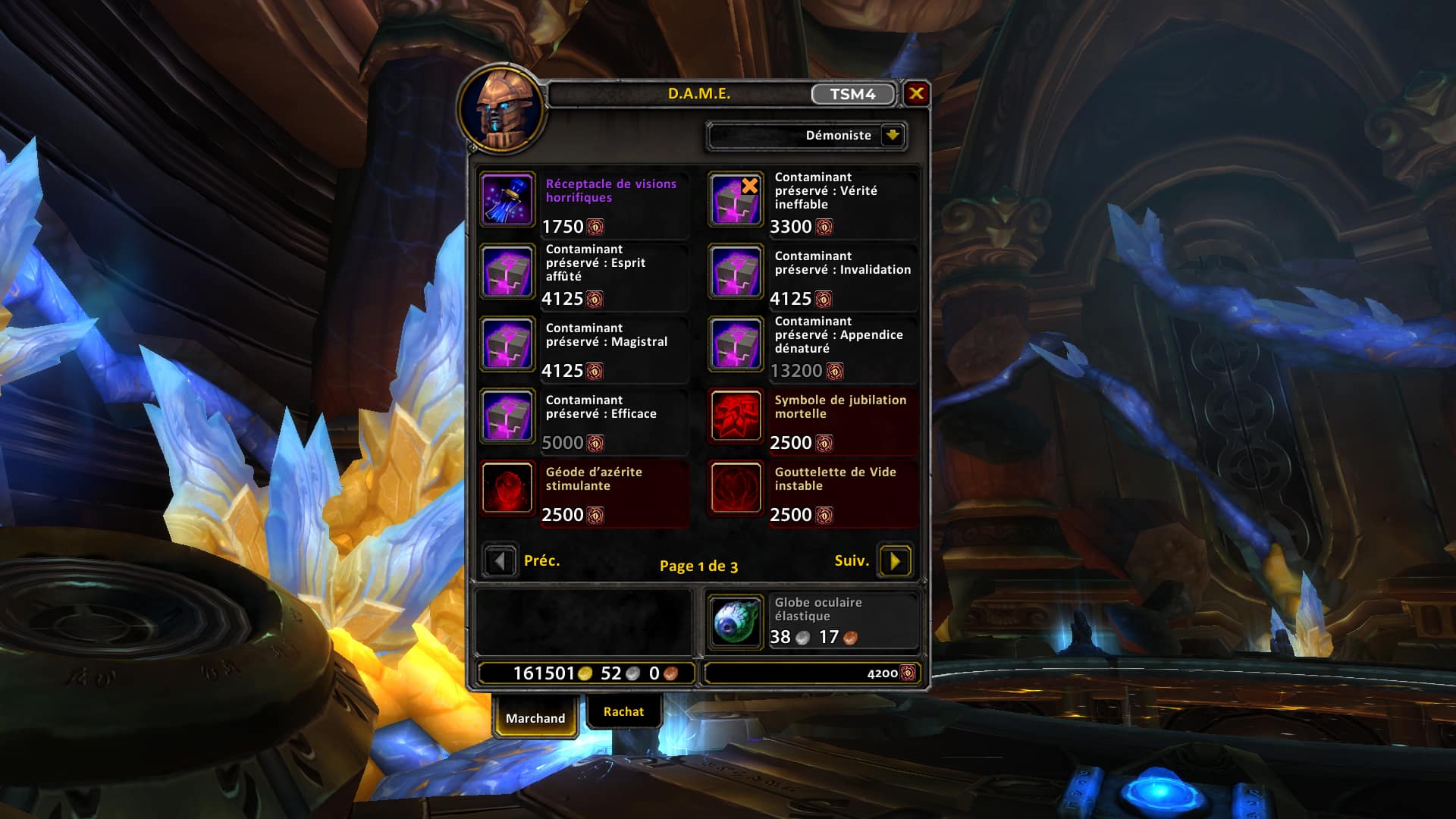Image resolution: width=1456 pixels, height=819 pixels.
Task: Open the Démoniste class filter dropdown
Action: [x=893, y=136]
